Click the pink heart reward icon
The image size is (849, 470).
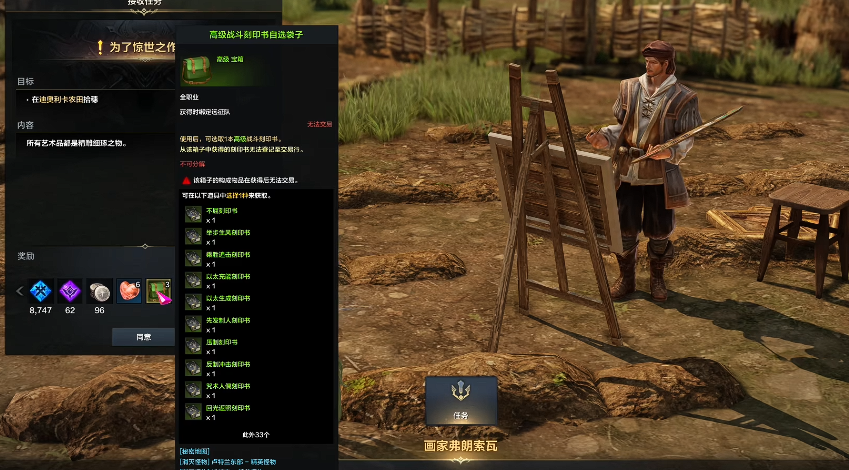130,291
